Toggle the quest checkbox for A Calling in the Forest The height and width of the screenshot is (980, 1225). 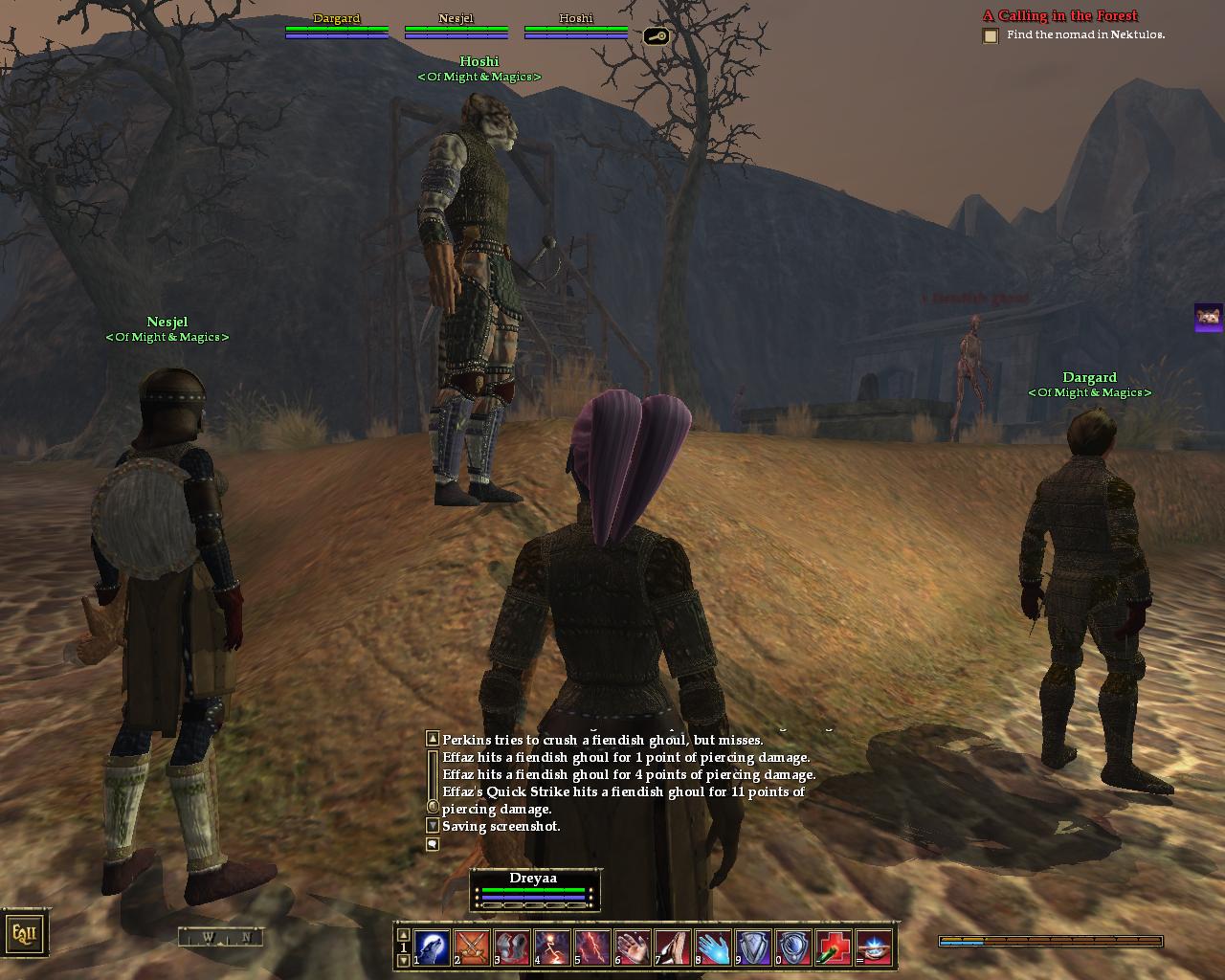click(x=991, y=36)
